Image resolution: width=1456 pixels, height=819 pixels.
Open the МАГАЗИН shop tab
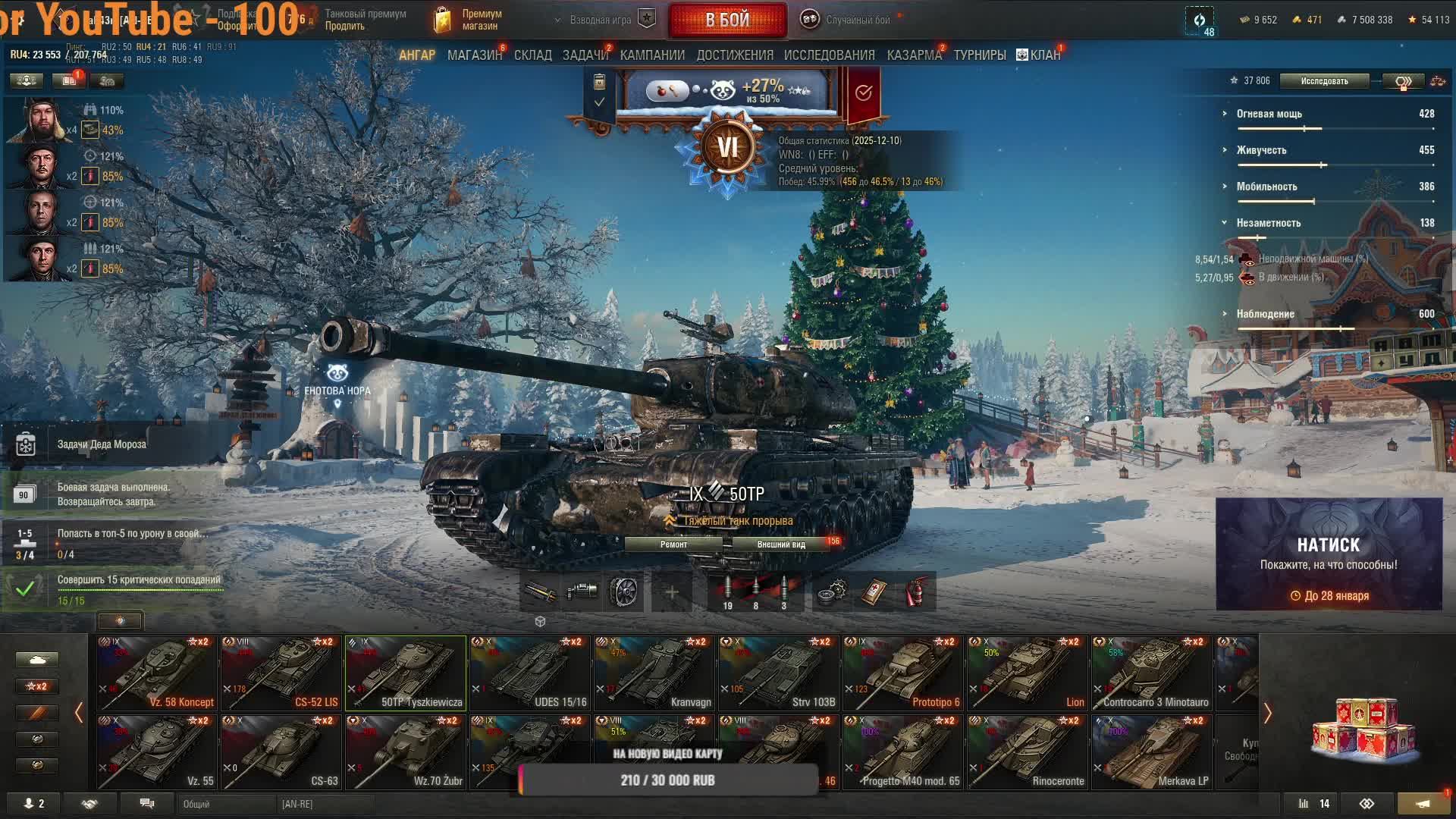pos(474,55)
